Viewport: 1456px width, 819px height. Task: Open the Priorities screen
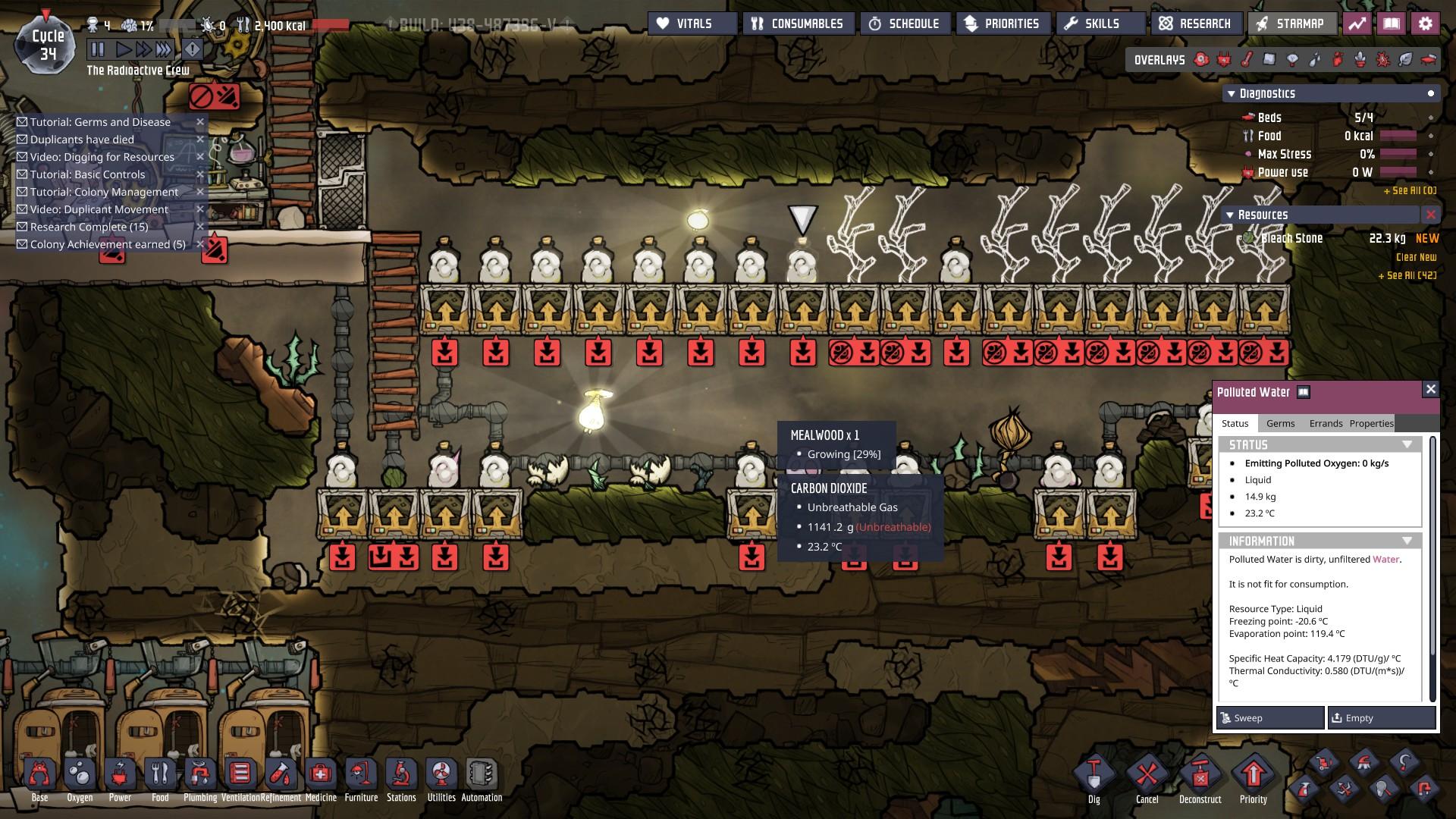coord(1003,24)
